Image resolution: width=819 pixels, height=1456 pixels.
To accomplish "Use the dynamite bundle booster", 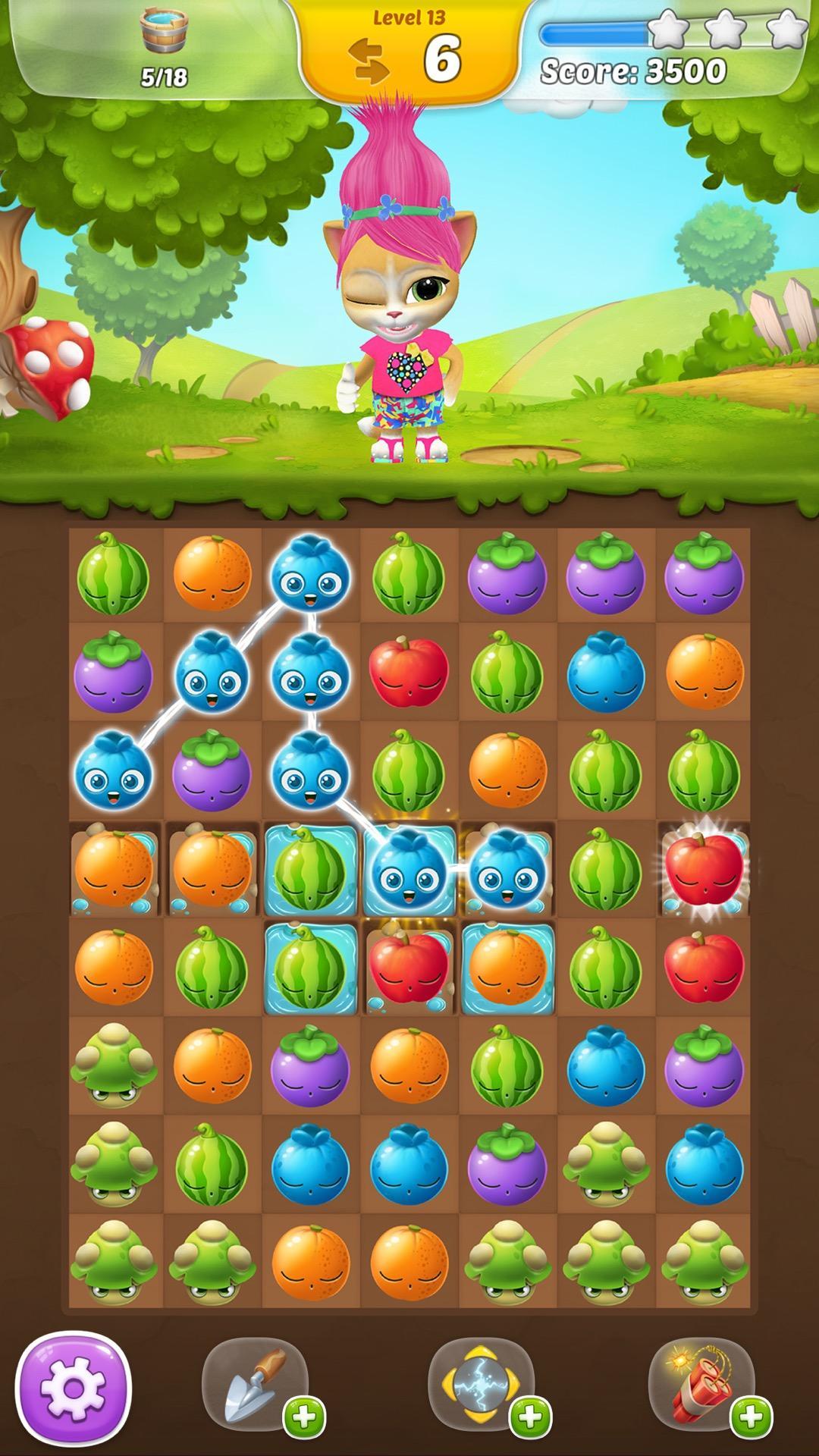I will pyautogui.click(x=701, y=1381).
